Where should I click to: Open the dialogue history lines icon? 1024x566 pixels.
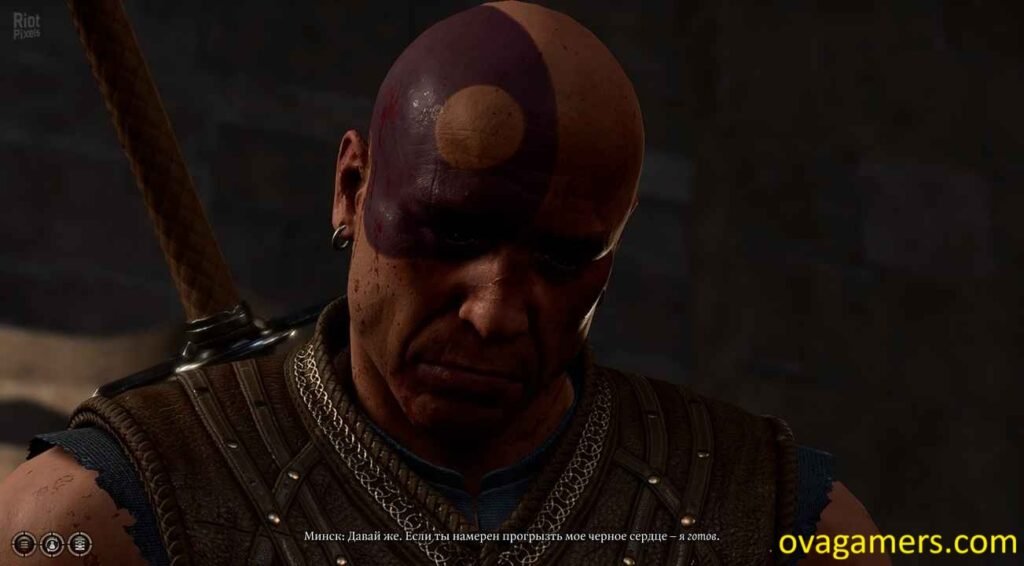click(x=23, y=544)
